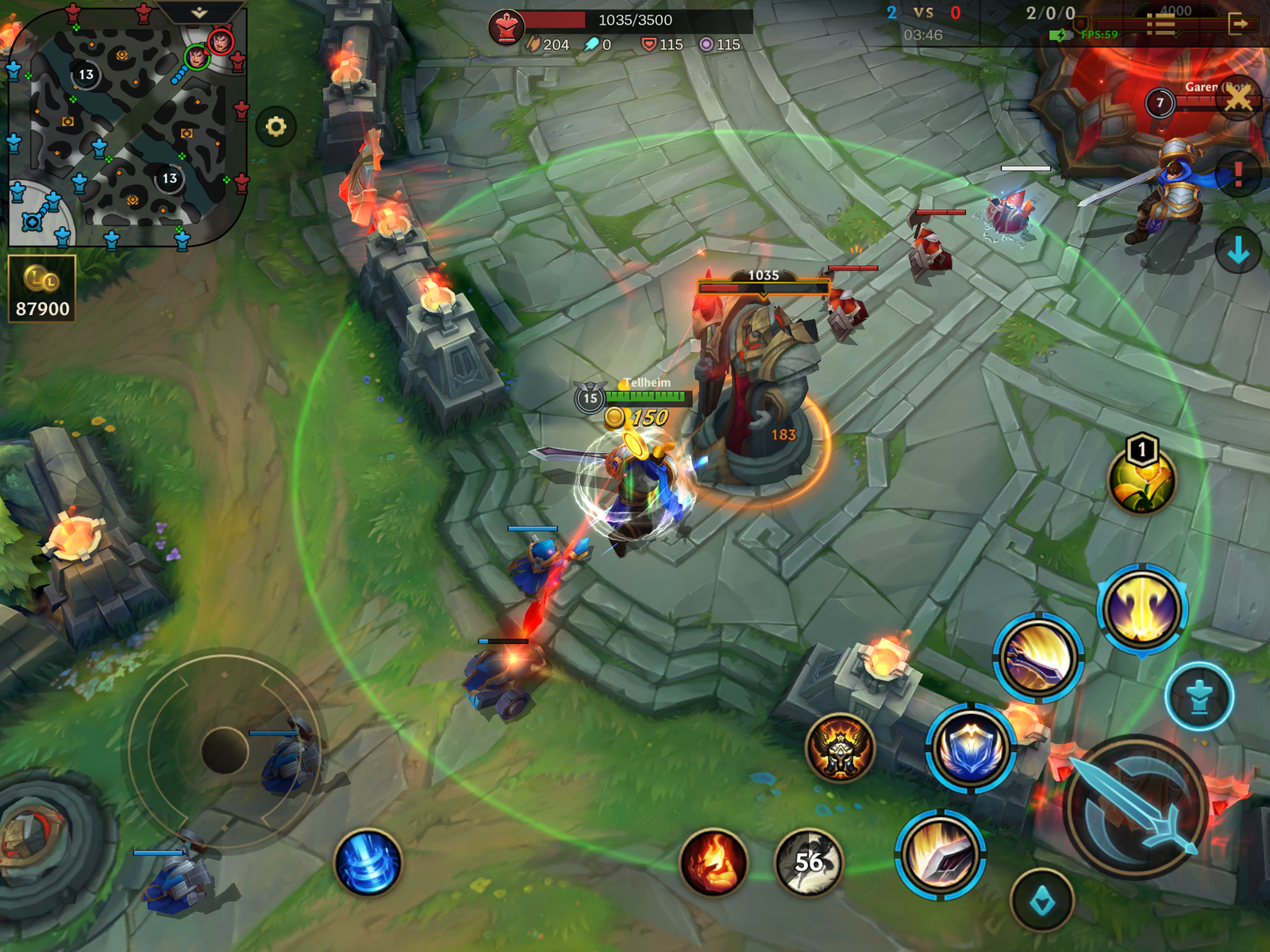Use the yellow flower item with count 1

click(x=1142, y=479)
